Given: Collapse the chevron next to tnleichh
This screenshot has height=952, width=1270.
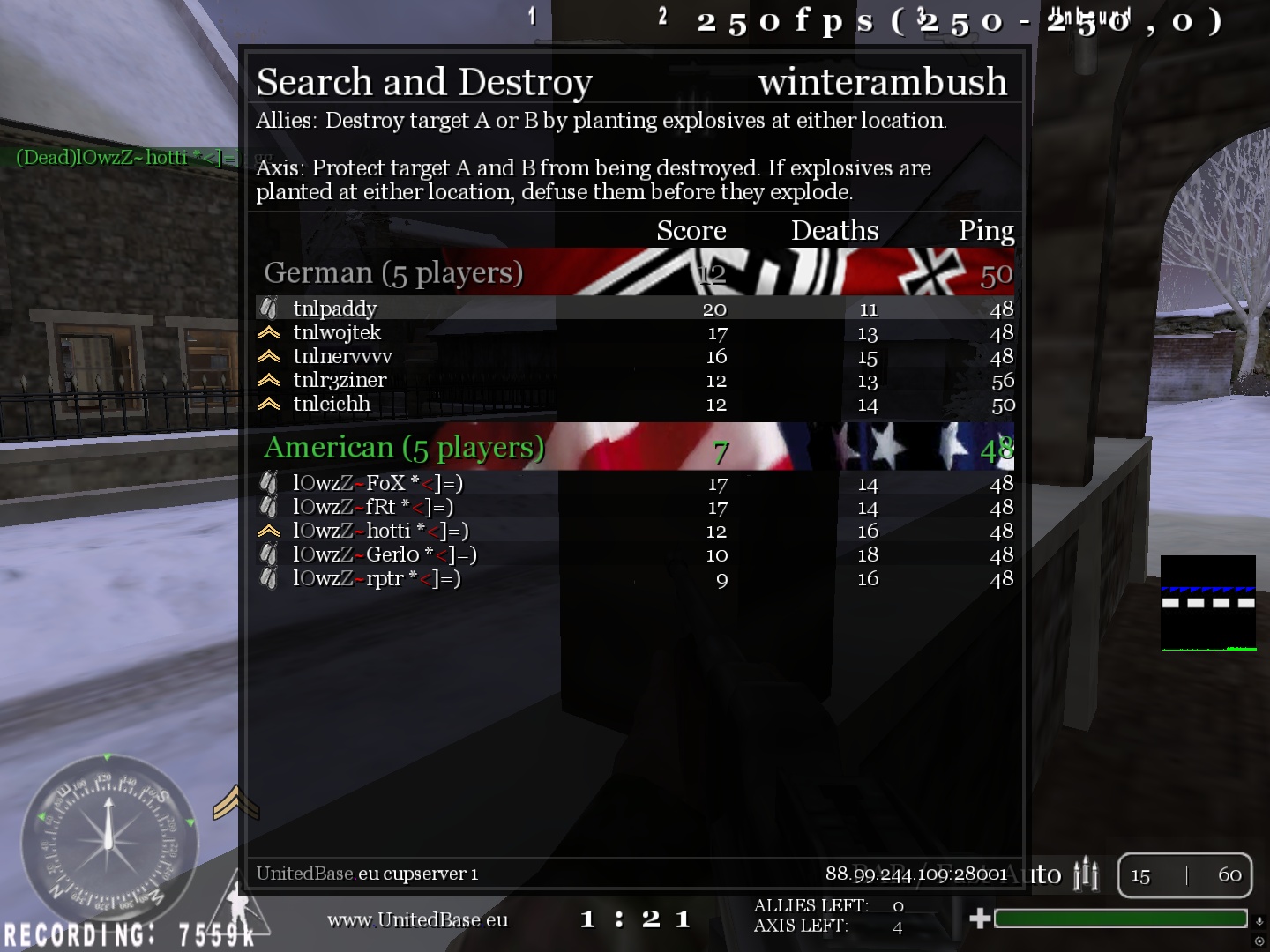Looking at the screenshot, I should pyautogui.click(x=267, y=404).
